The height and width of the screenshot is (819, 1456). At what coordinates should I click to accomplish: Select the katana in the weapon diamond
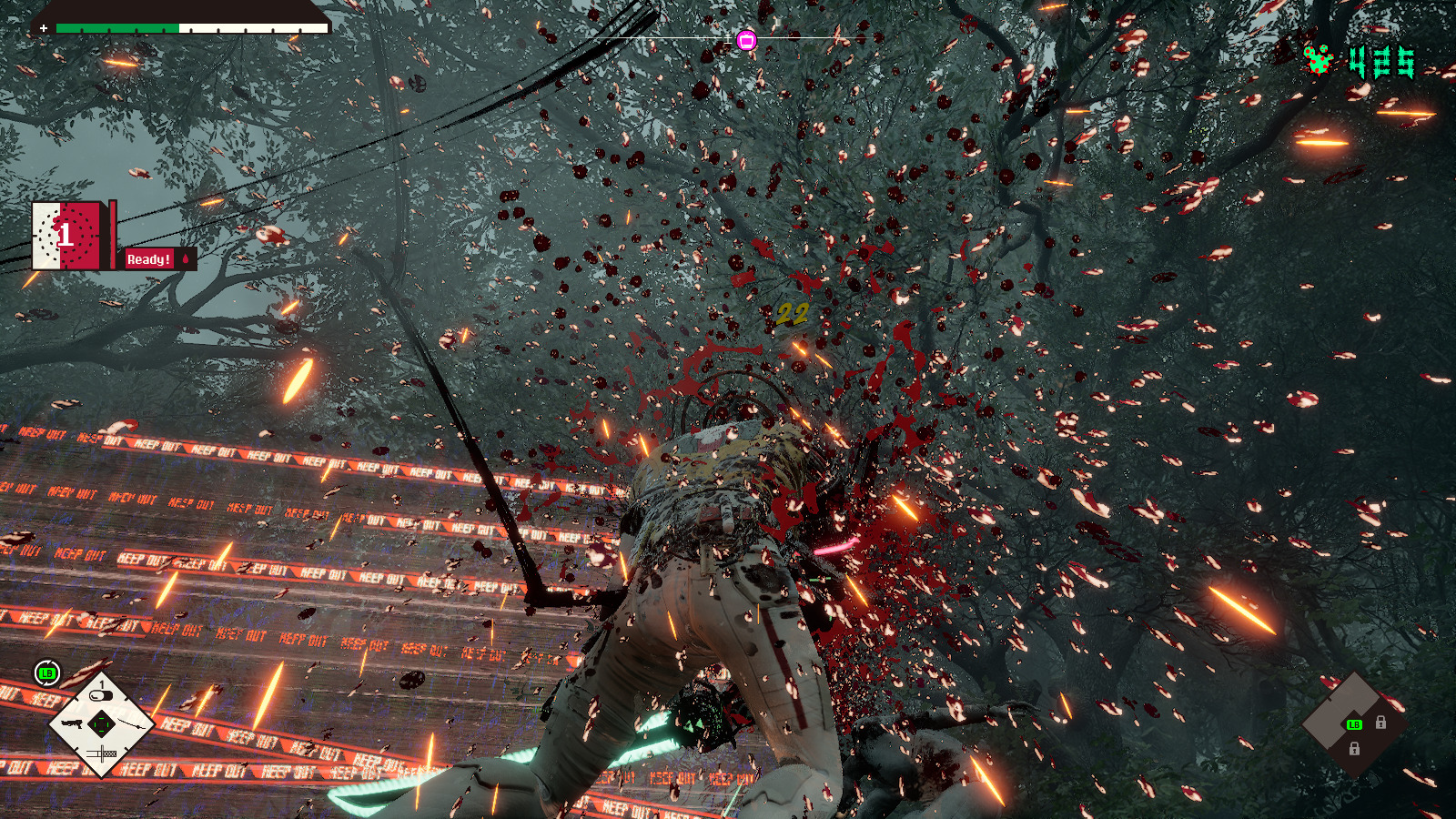(x=130, y=724)
